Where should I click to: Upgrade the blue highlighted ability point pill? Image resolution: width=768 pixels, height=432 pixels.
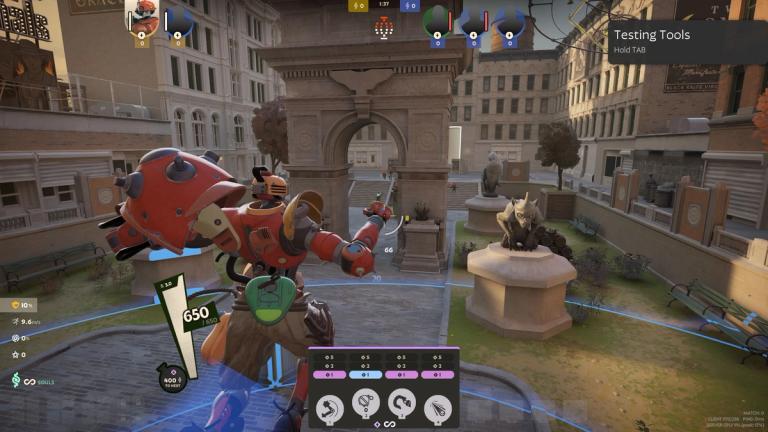[x=365, y=374]
